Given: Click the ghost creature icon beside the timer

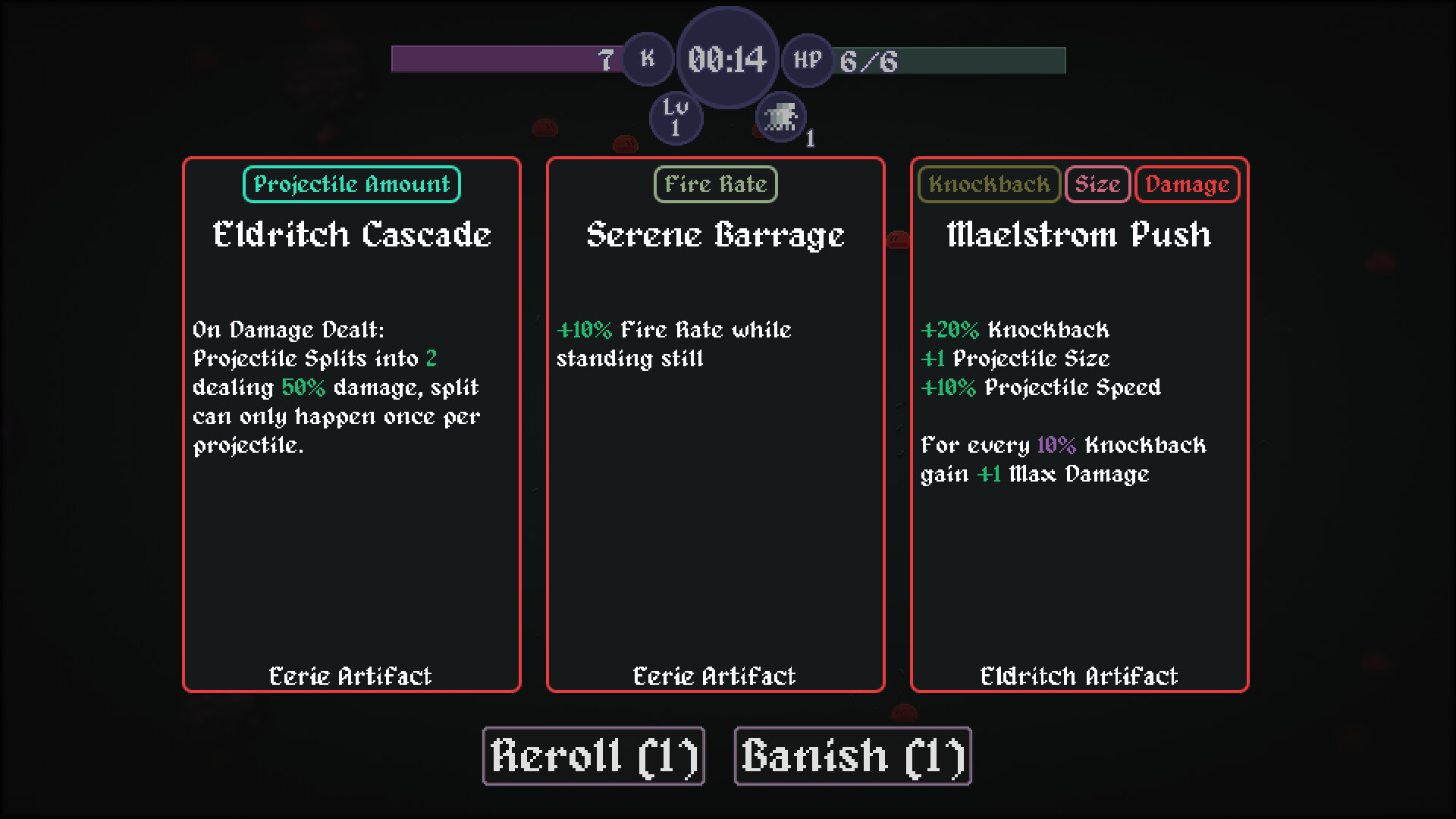Looking at the screenshot, I should 780,115.
